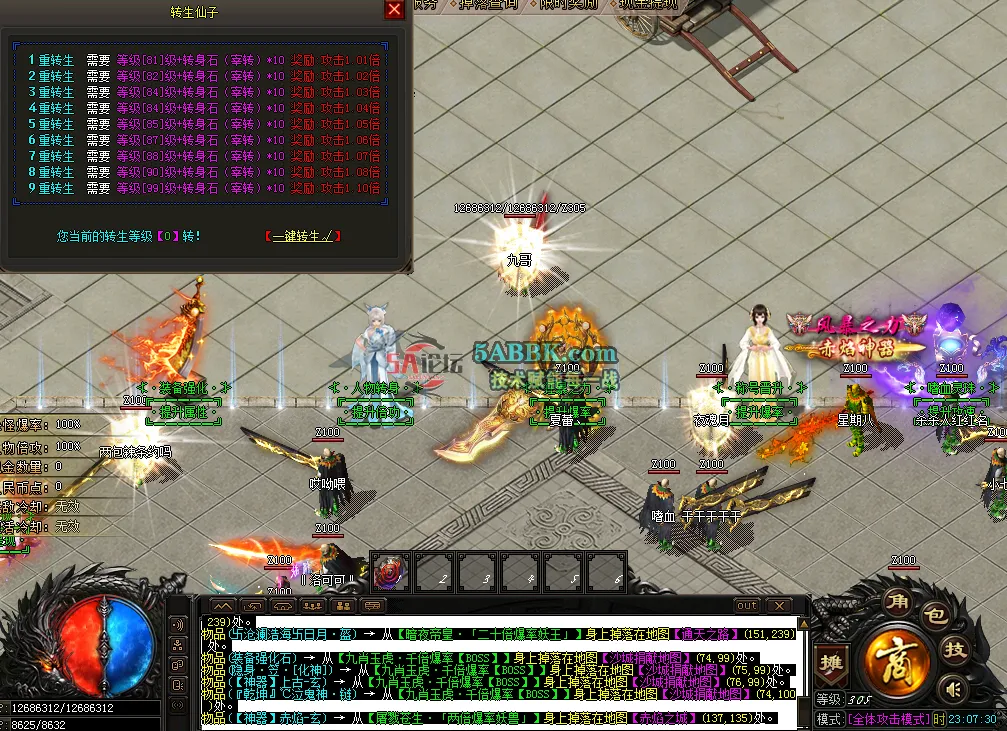Viewport: 1007px width, 731px height.
Task: Click the 一键转生 rebirth link
Action: click(x=303, y=236)
